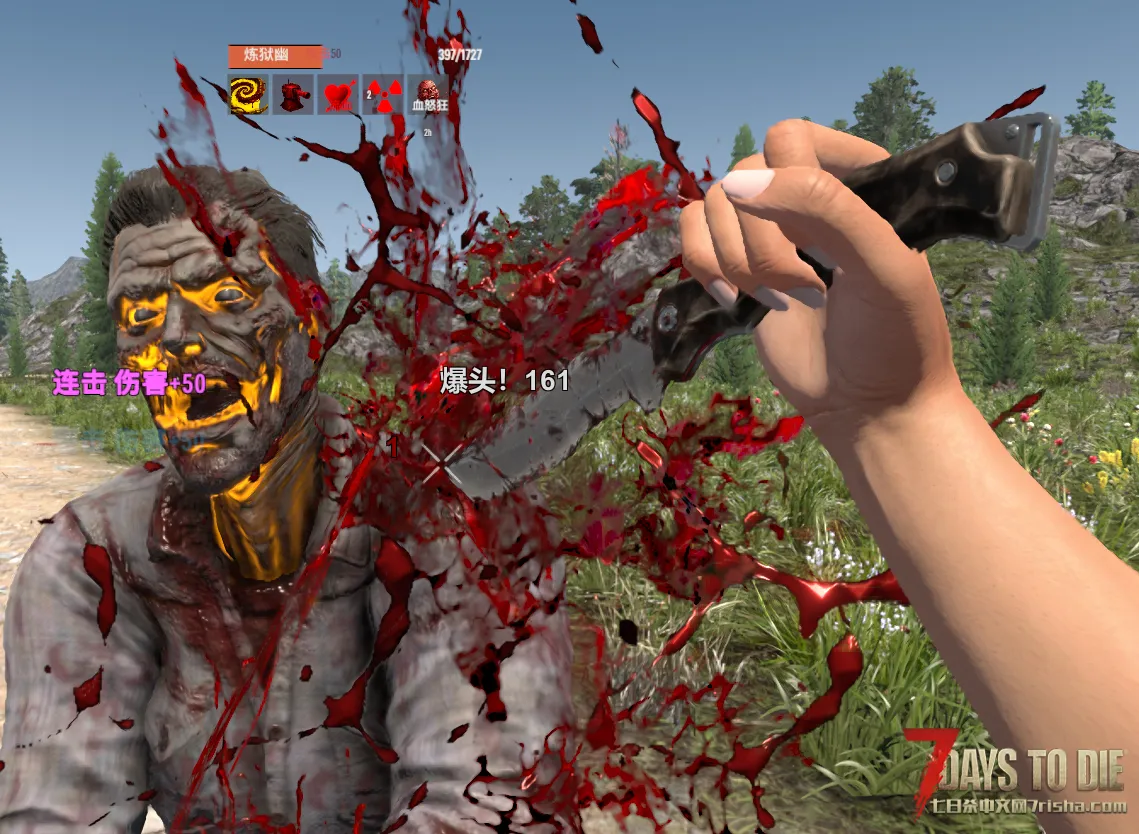Select the red turret buff icon
Screen dimensions: 1139x834
[293, 95]
